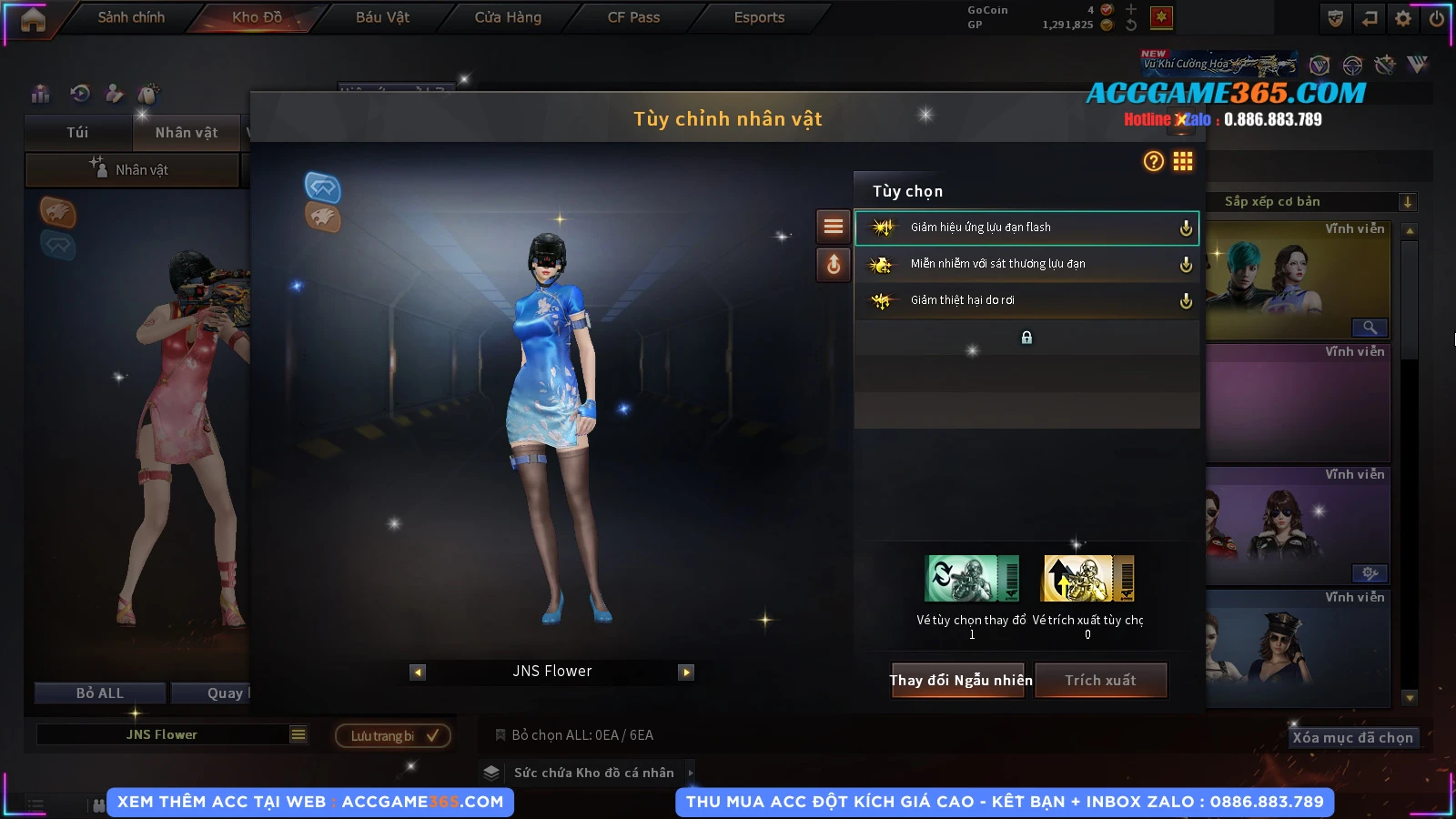Open the Sảnh chính lobby tab
1456x819 pixels.
point(131,17)
